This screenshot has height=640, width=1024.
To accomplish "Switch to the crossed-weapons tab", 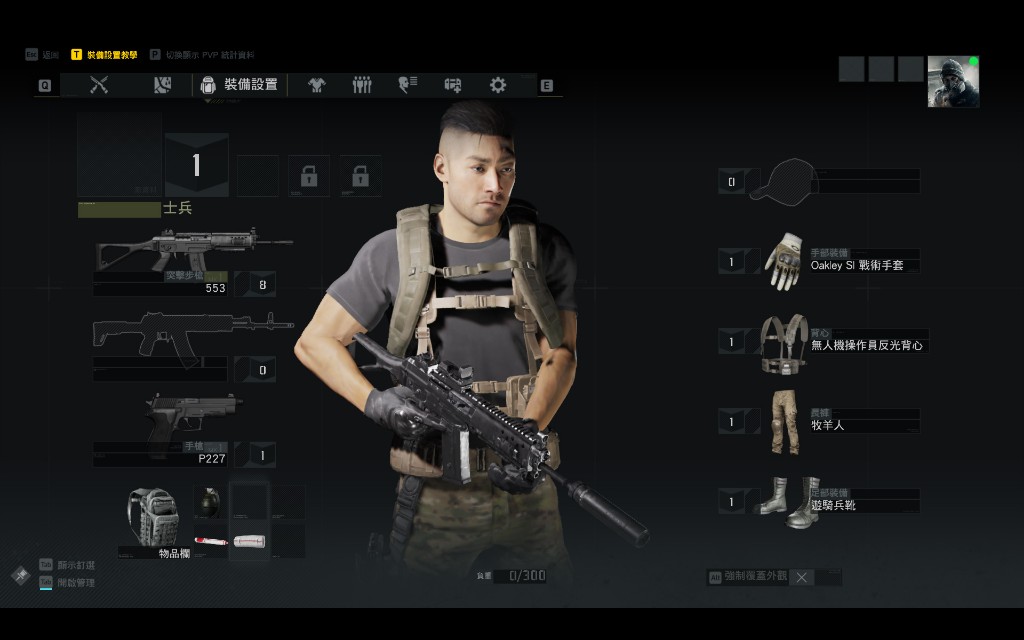I will (99, 85).
